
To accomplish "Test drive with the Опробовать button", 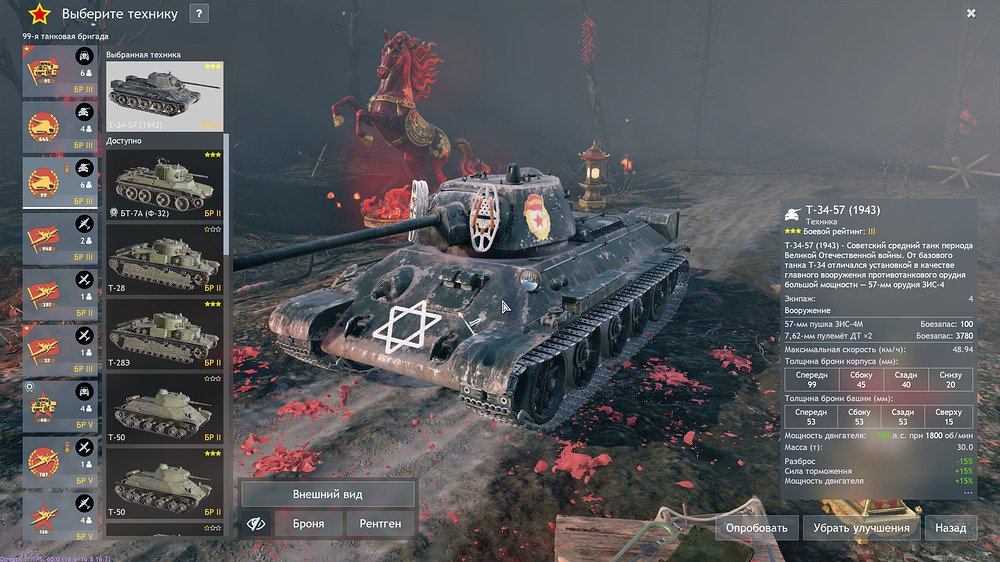I will (x=756, y=528).
